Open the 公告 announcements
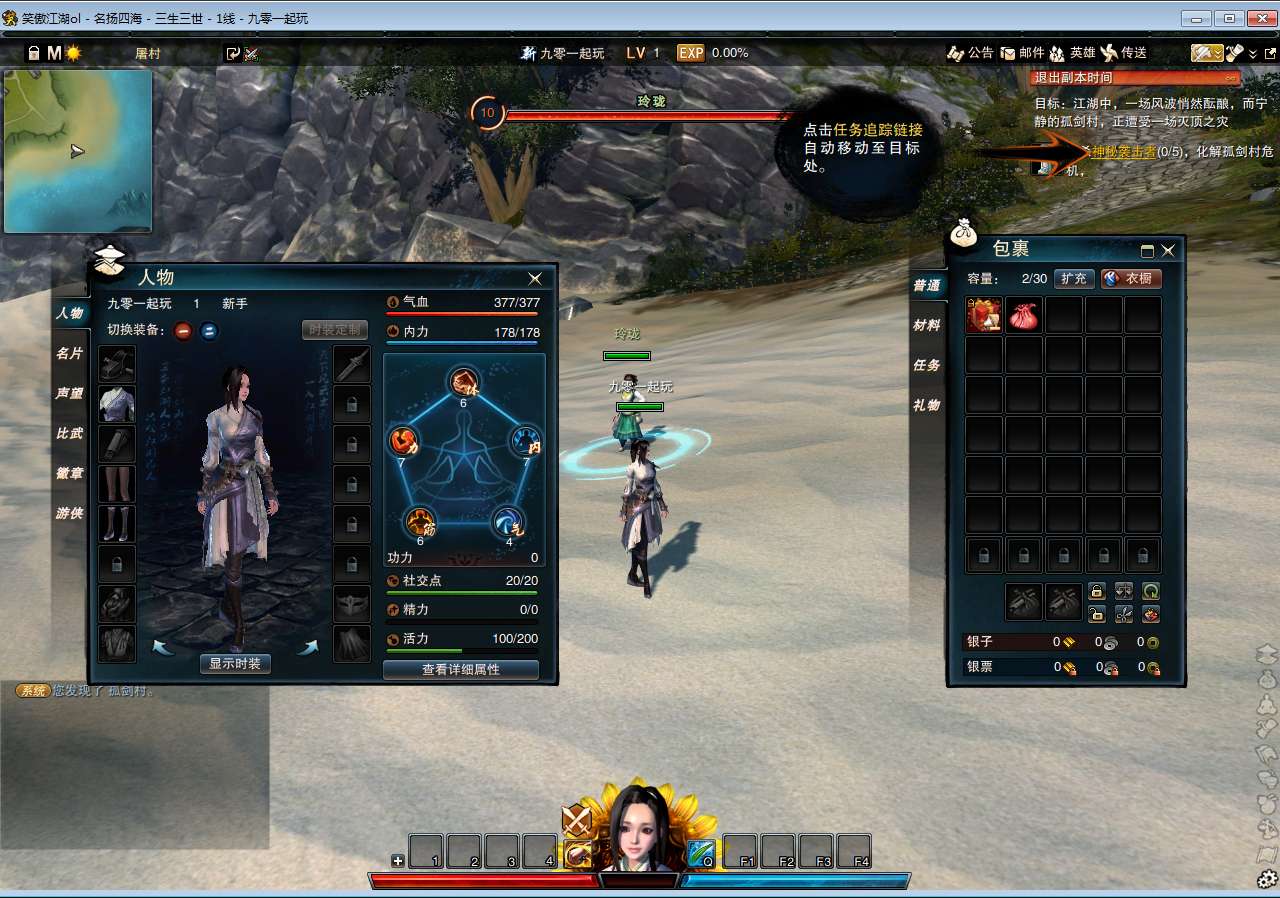This screenshot has width=1280, height=898. tap(970, 53)
